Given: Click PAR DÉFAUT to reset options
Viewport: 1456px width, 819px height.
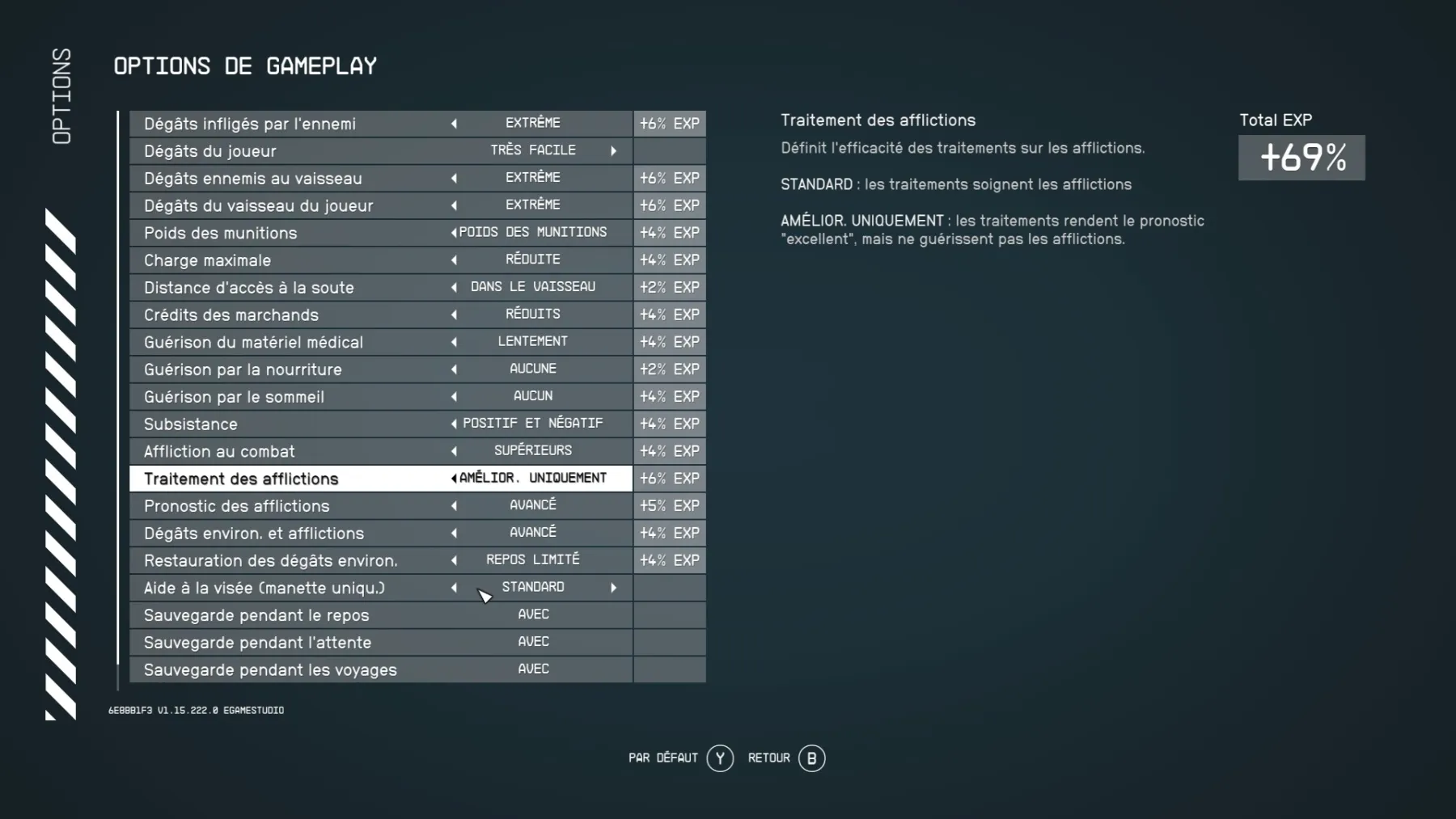Looking at the screenshot, I should [662, 758].
